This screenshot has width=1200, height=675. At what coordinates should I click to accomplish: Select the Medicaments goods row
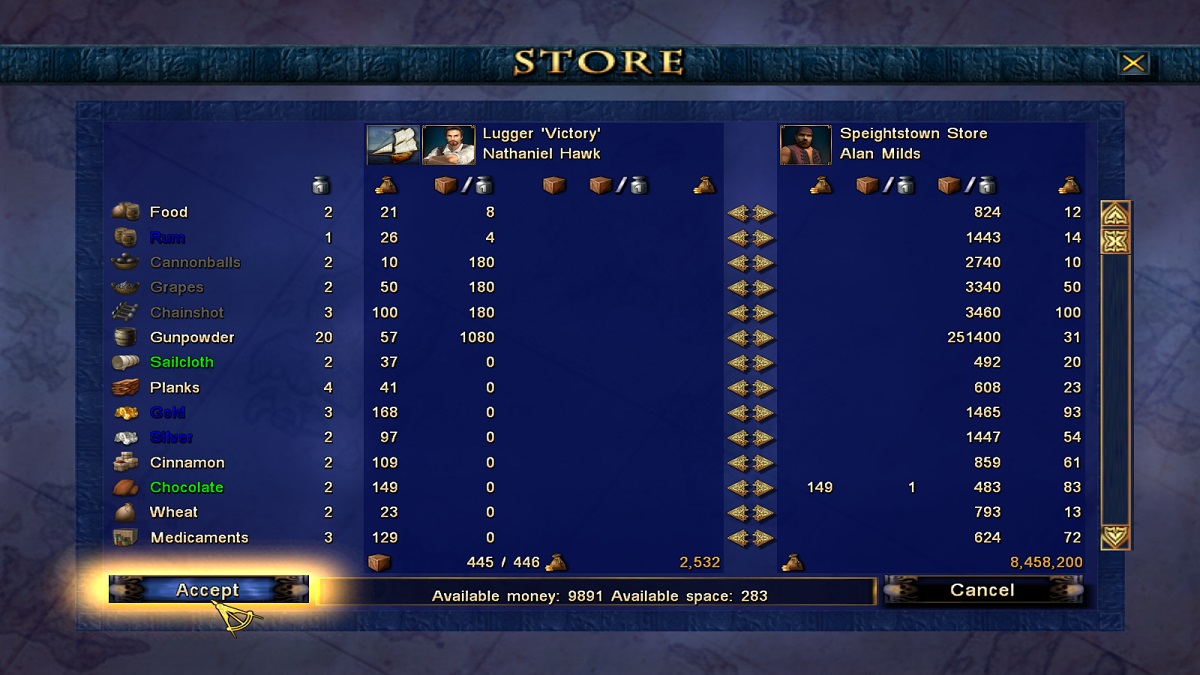(199, 537)
